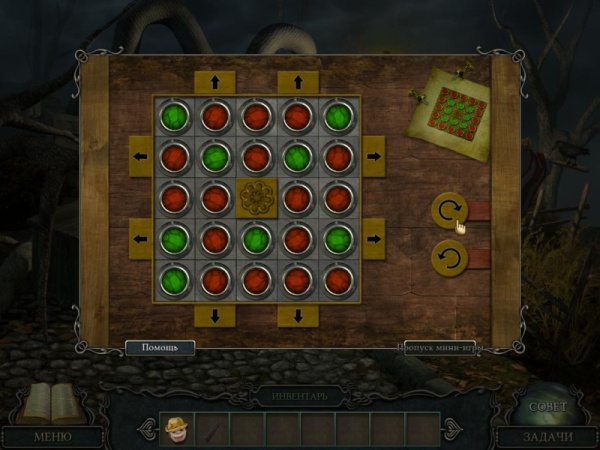This screenshot has width=600, height=450.
Task: Open the МЕНЮ button
Action: coord(52,436)
